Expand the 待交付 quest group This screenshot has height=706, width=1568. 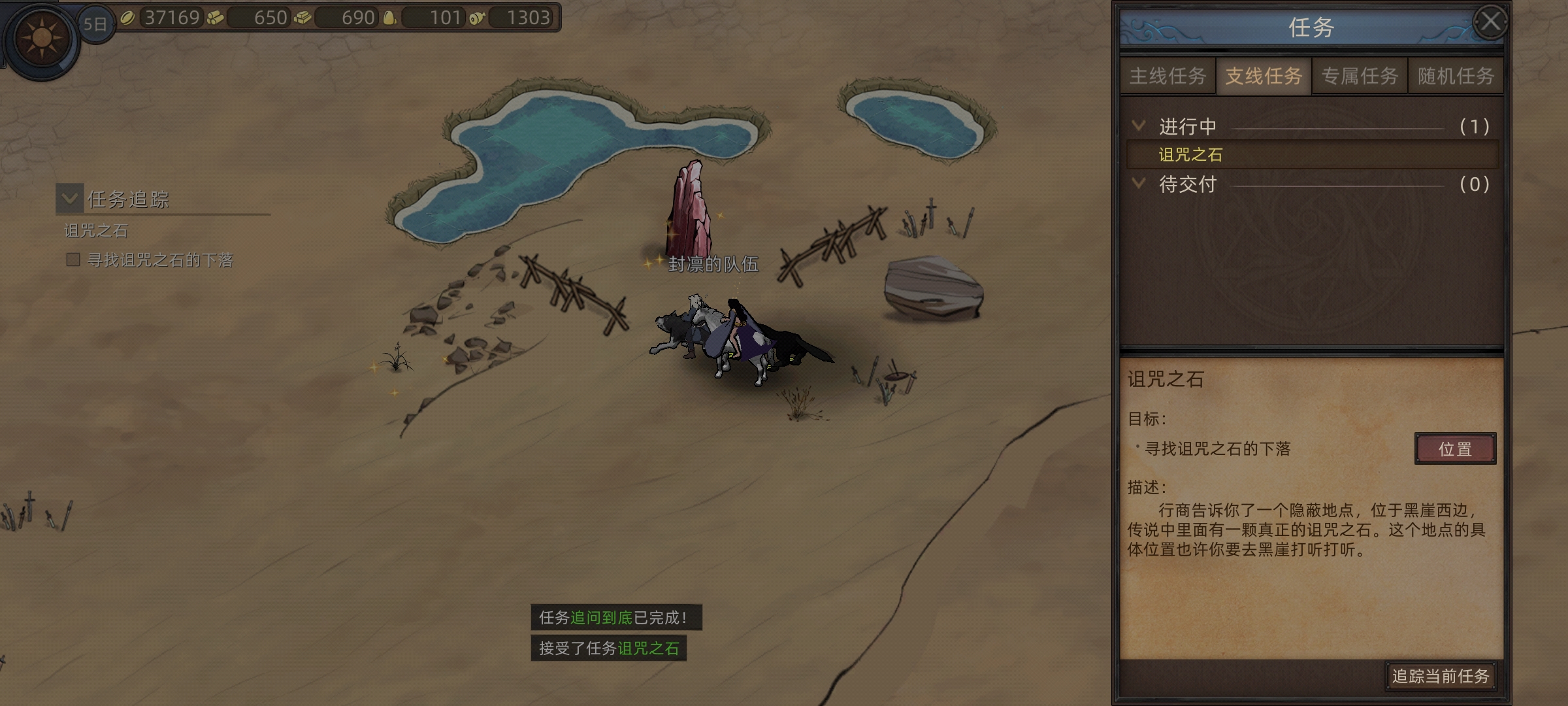click(1139, 184)
